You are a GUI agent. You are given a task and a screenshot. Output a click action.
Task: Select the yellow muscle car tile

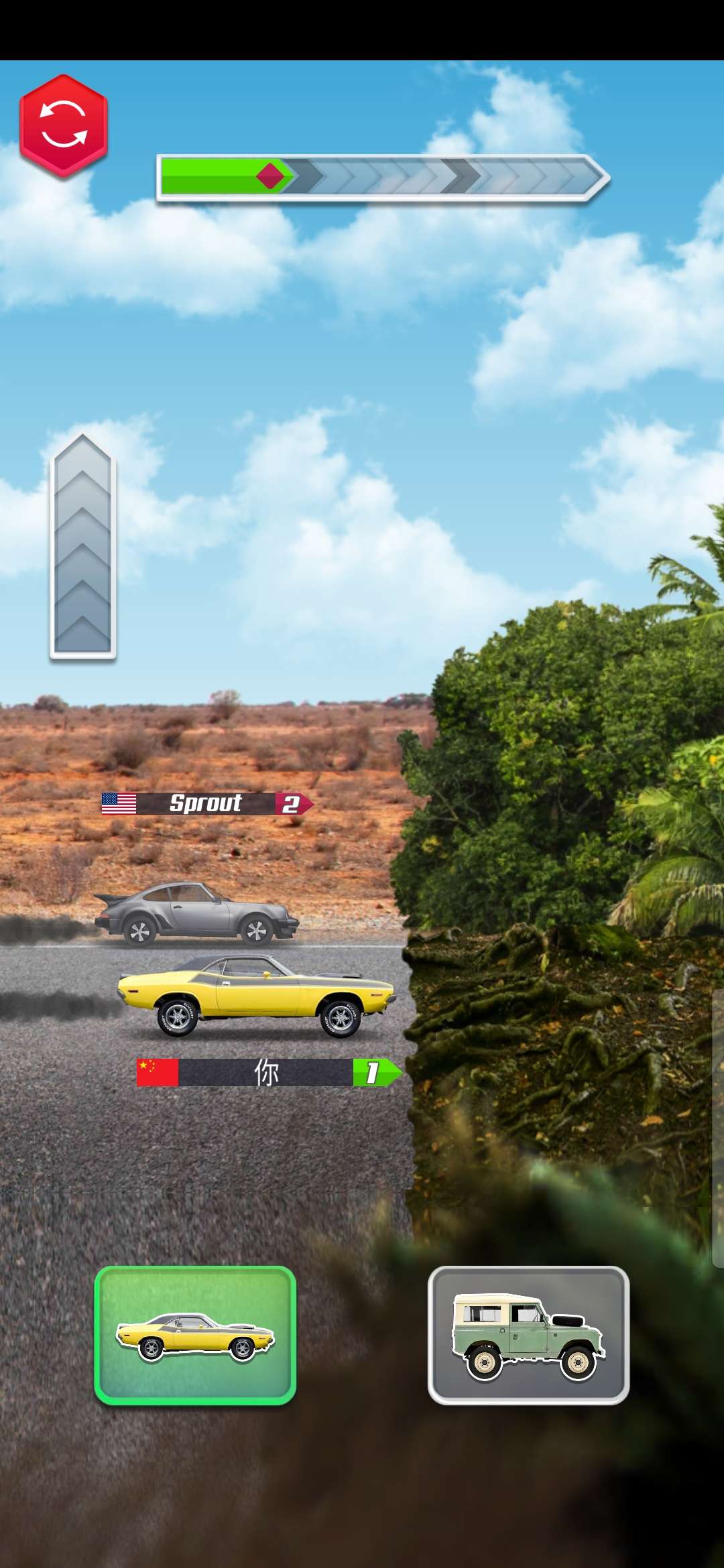(195, 1335)
